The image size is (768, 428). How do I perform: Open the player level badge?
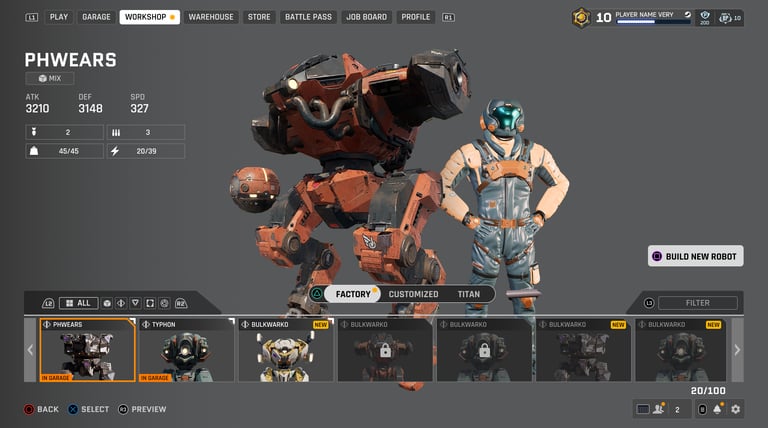click(x=581, y=17)
